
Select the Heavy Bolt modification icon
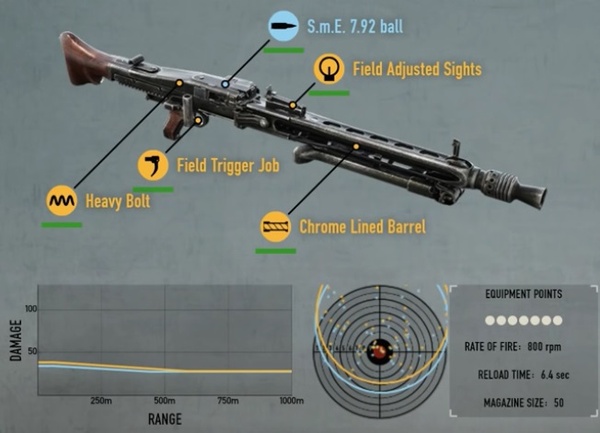(62, 201)
